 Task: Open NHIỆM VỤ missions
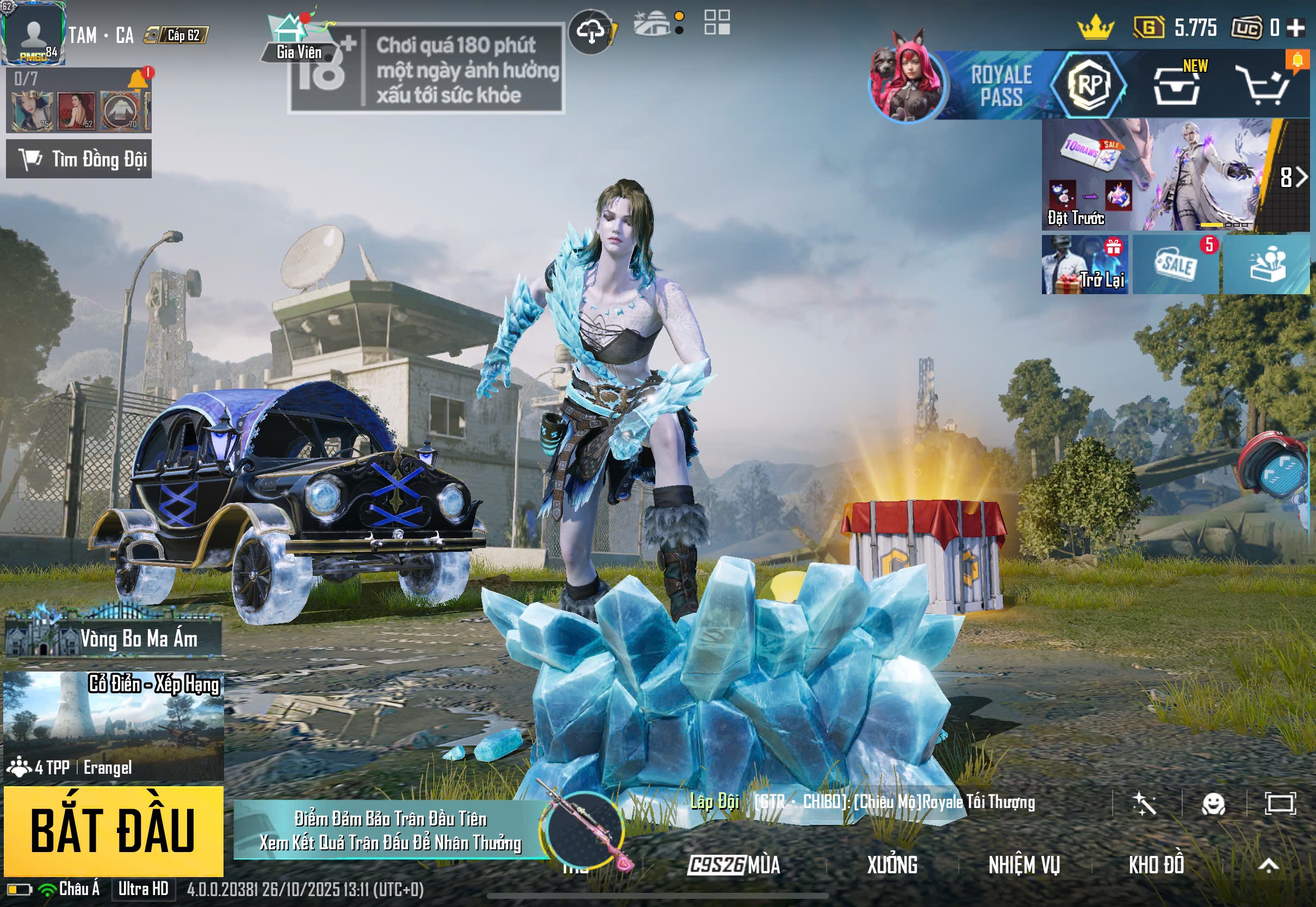pos(1024,865)
